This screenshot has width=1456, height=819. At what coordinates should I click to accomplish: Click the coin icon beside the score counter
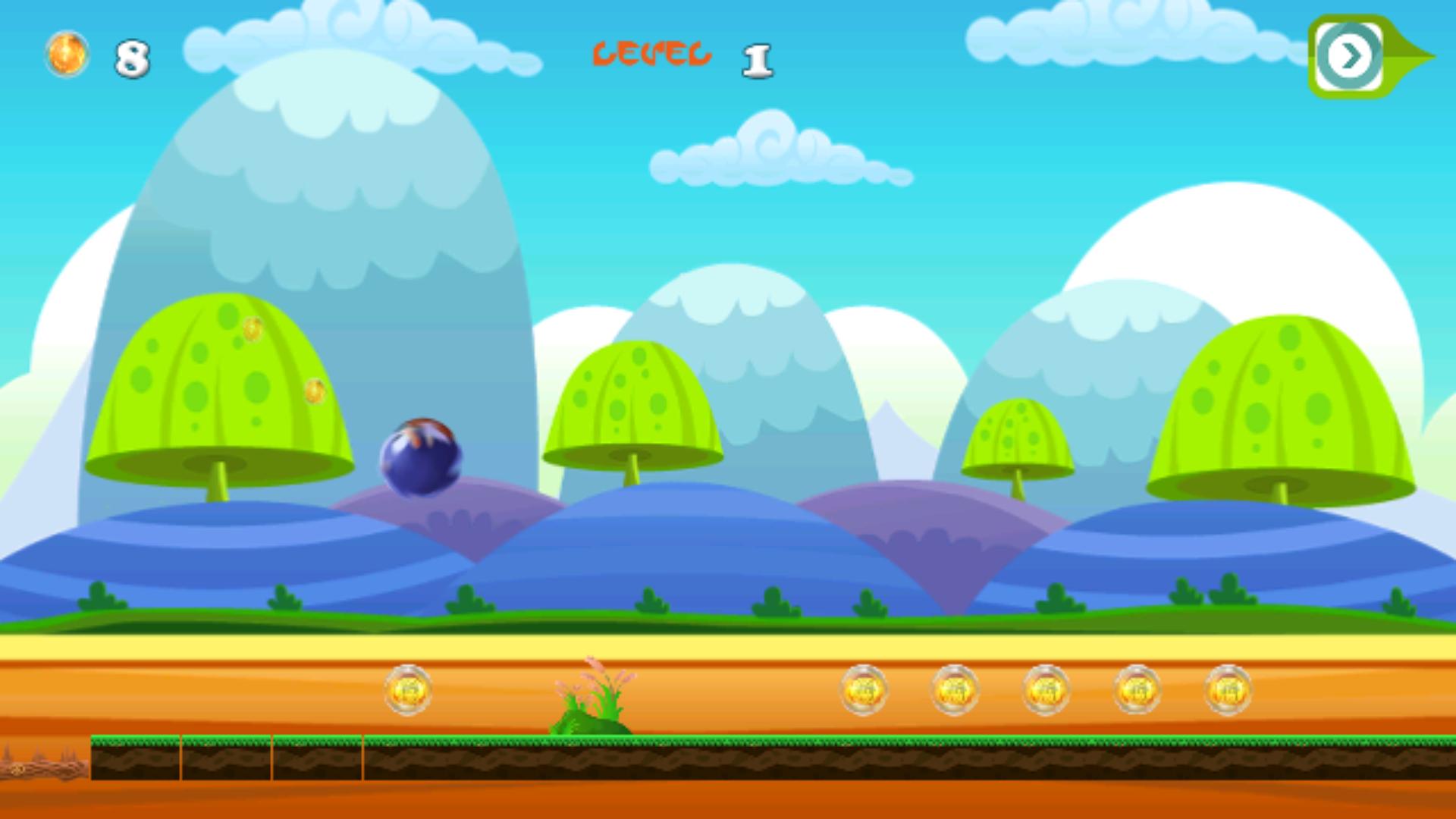(67, 53)
